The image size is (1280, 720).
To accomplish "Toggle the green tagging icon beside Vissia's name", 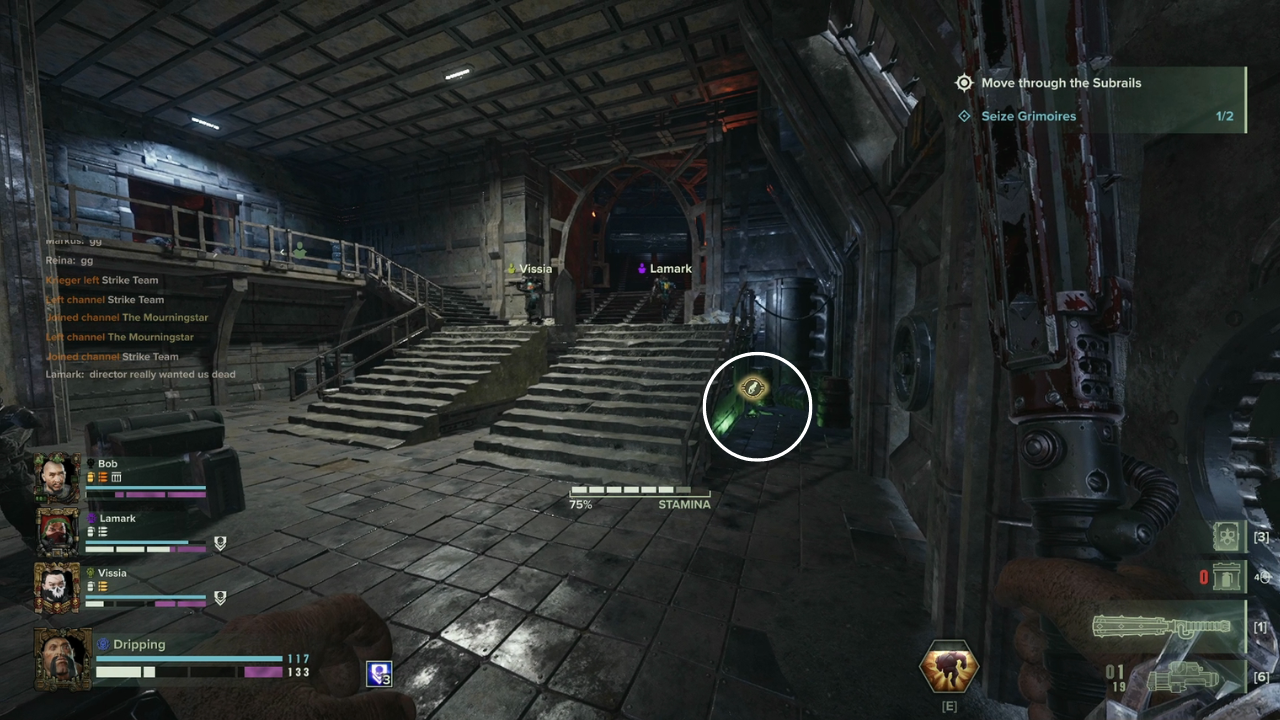I will click(x=91, y=572).
